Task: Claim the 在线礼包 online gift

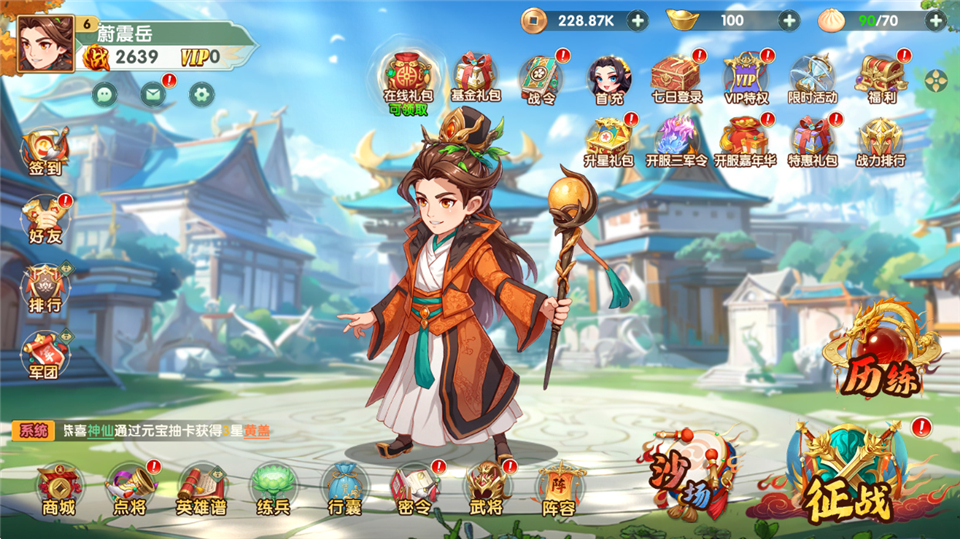Action: (x=406, y=78)
